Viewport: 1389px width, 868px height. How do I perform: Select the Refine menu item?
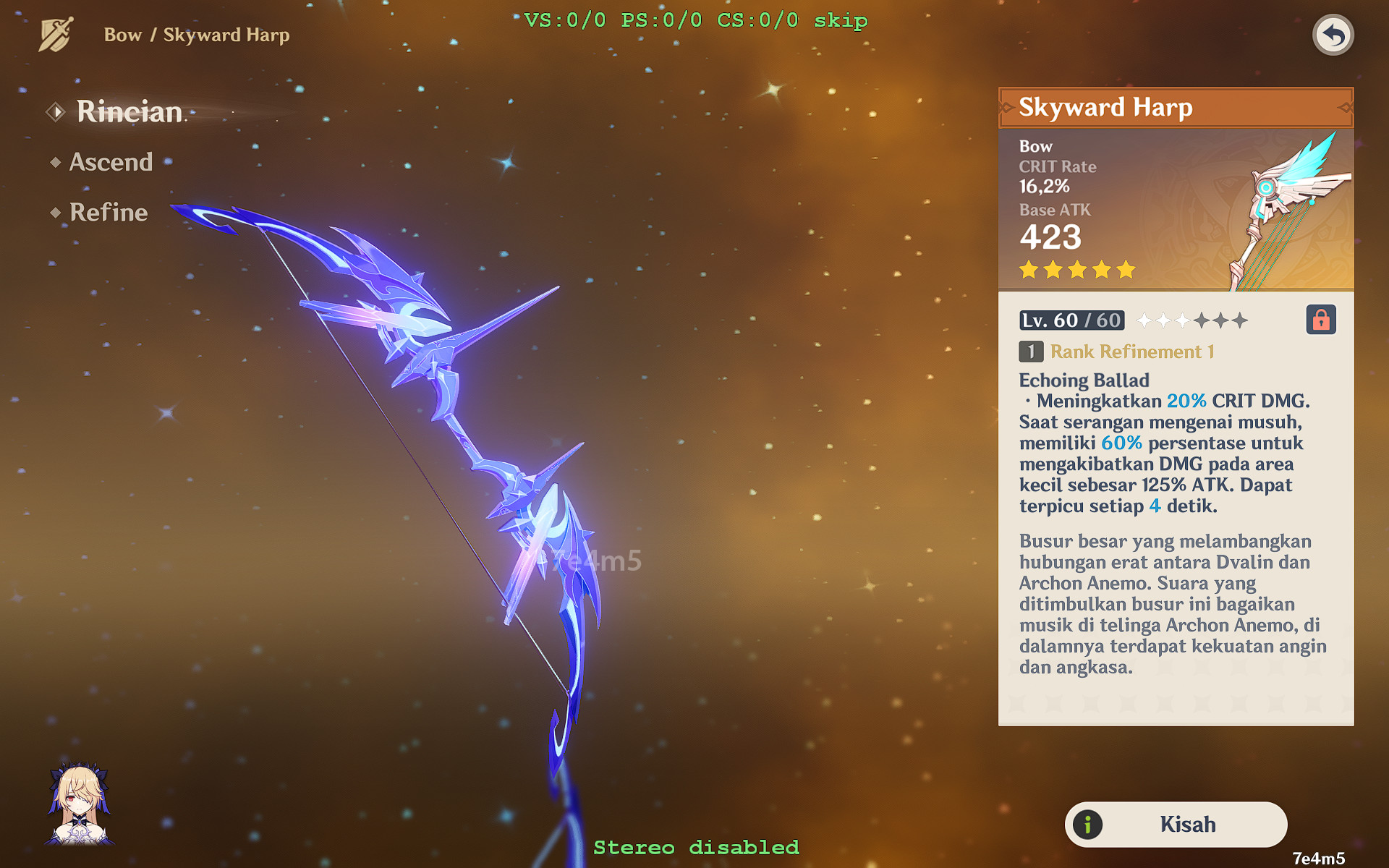[x=107, y=212]
